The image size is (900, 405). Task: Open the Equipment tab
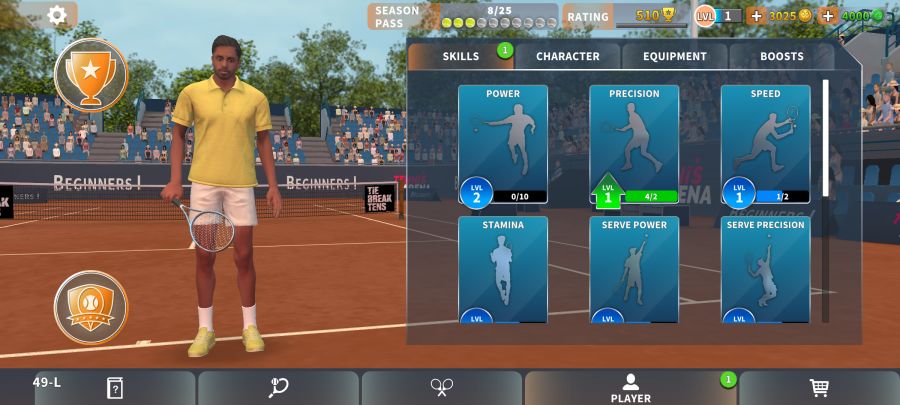tap(674, 57)
